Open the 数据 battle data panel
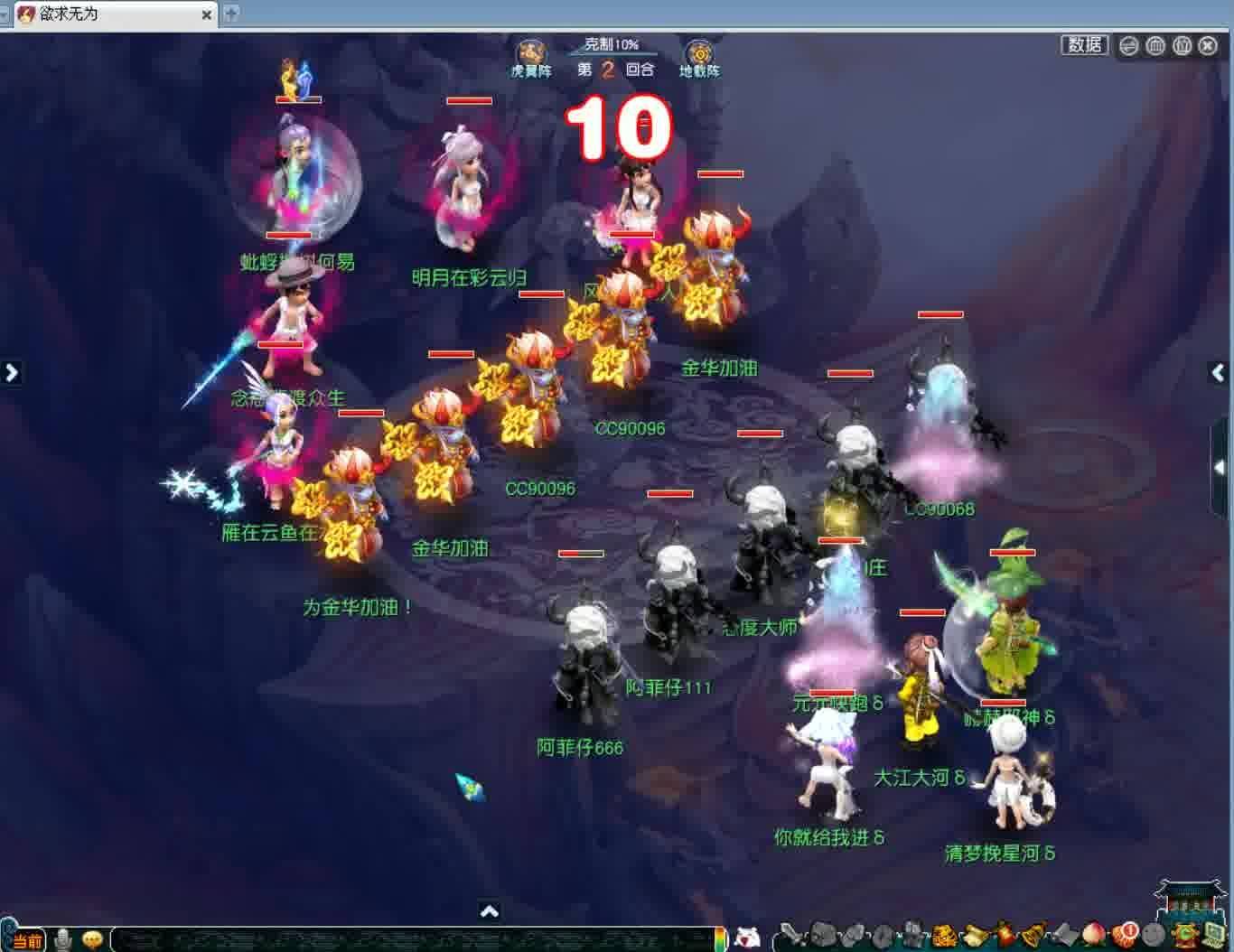Screen dimensions: 1234x952 (x=1084, y=45)
